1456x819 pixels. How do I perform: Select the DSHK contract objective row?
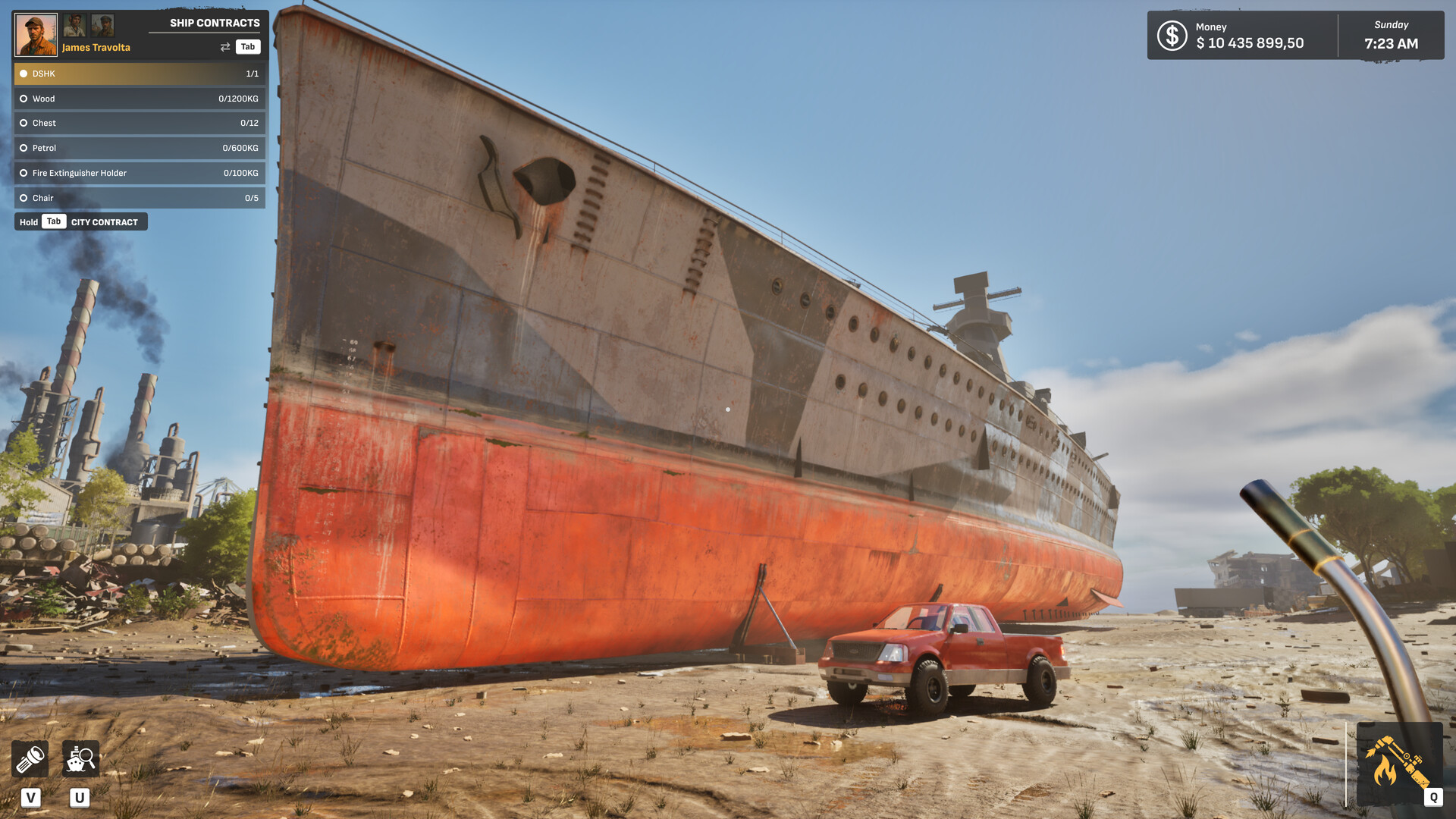(140, 74)
